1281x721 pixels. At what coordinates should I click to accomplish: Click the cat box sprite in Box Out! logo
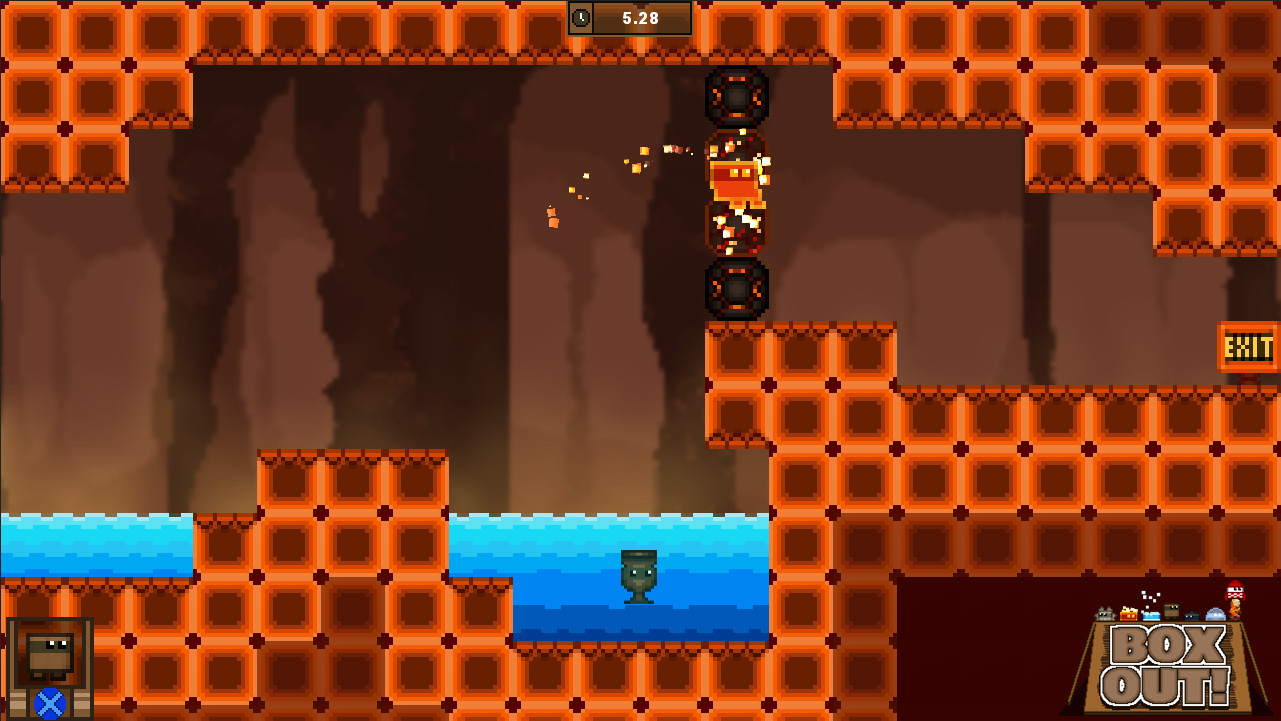pos(1103,613)
